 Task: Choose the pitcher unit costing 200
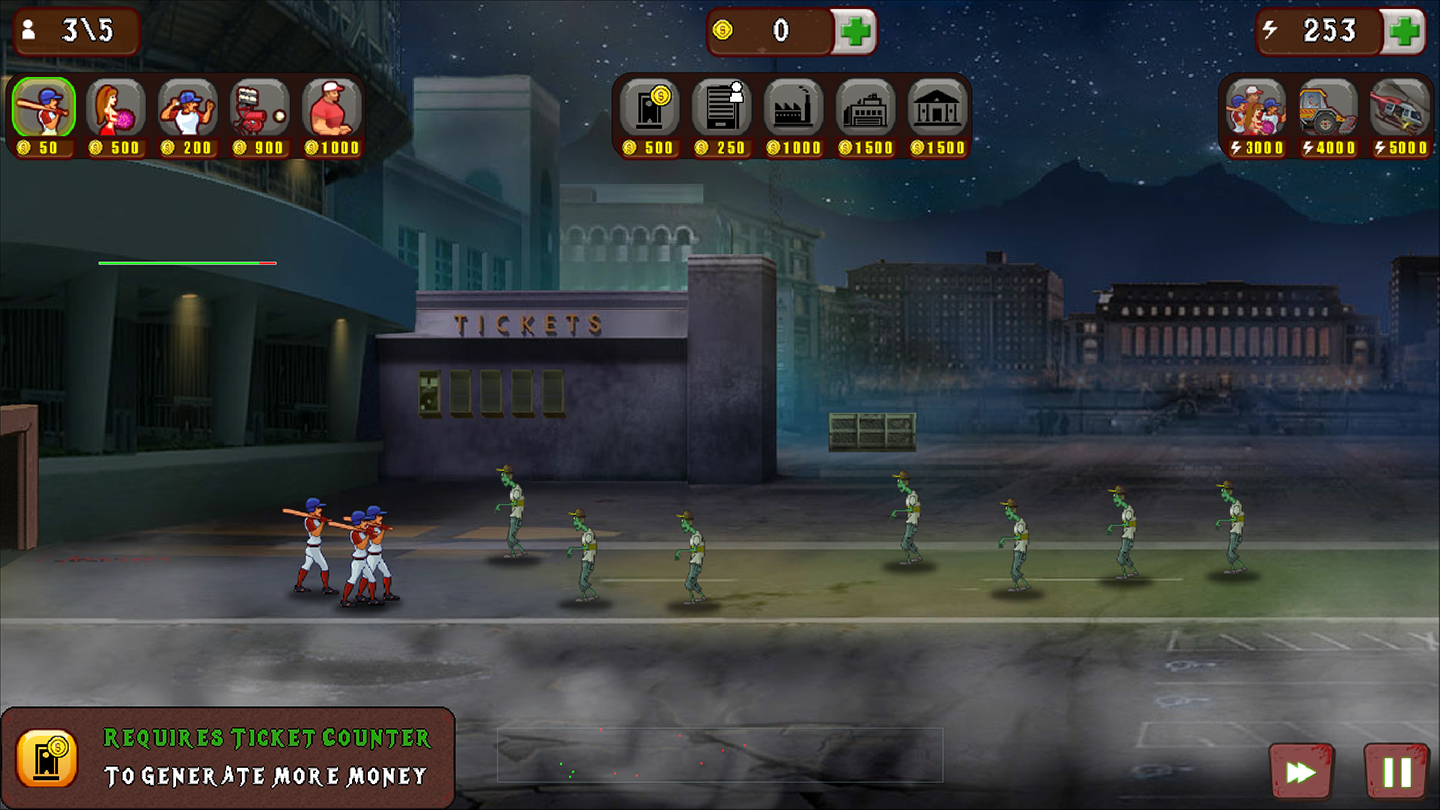(187, 108)
